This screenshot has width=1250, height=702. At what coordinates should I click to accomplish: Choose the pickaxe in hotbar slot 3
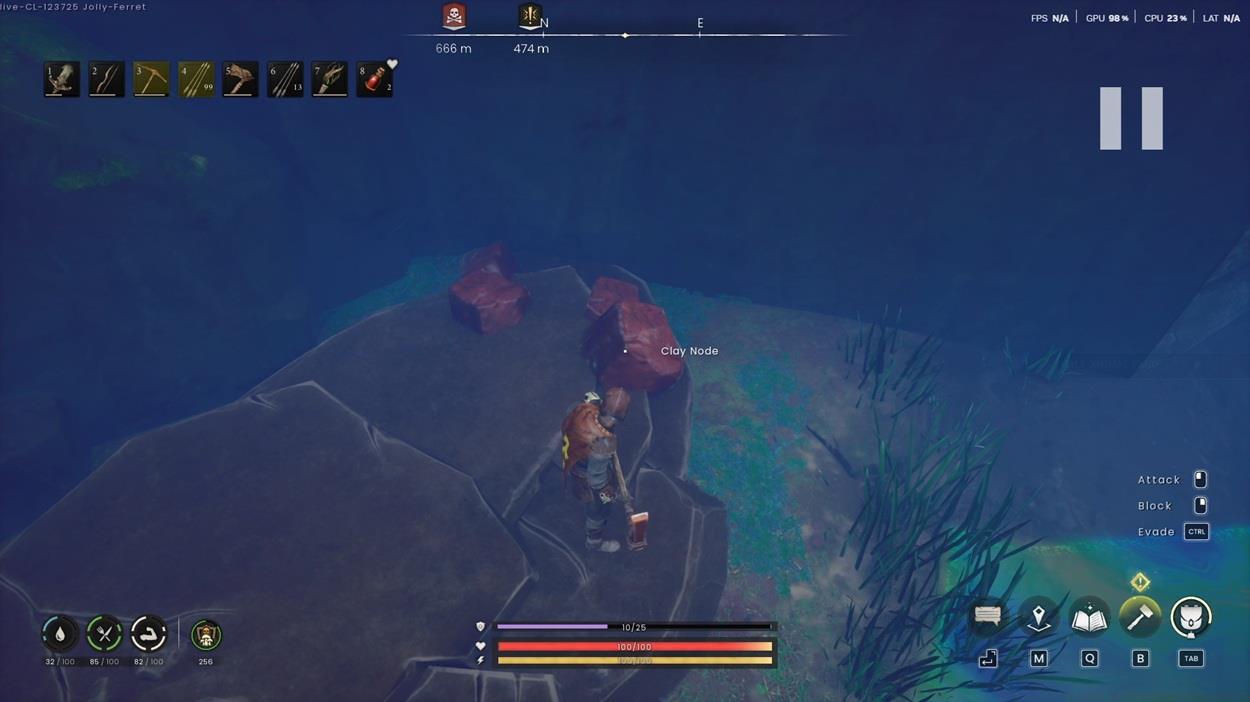(151, 79)
